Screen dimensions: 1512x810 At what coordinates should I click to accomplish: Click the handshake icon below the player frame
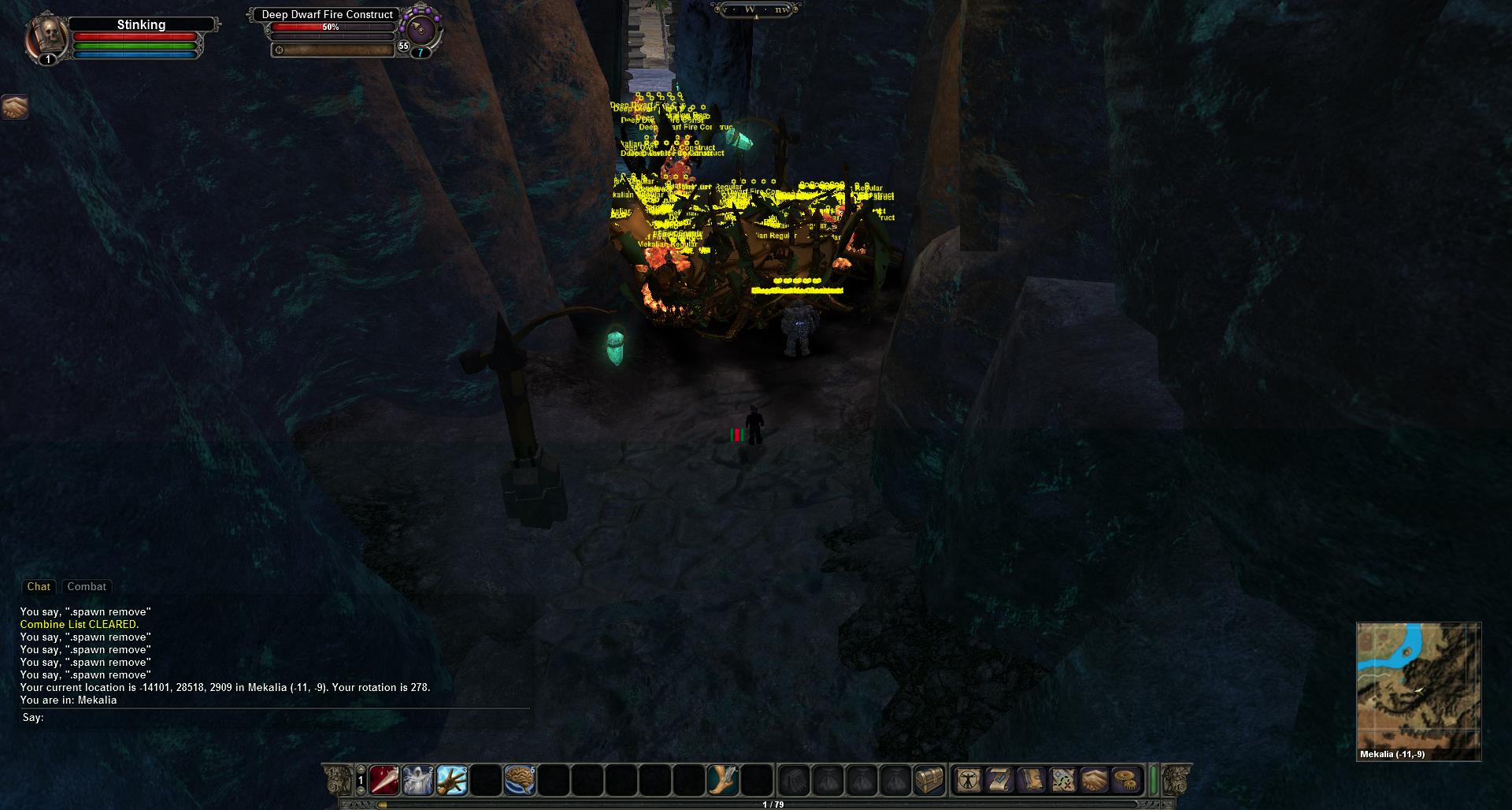[x=14, y=106]
